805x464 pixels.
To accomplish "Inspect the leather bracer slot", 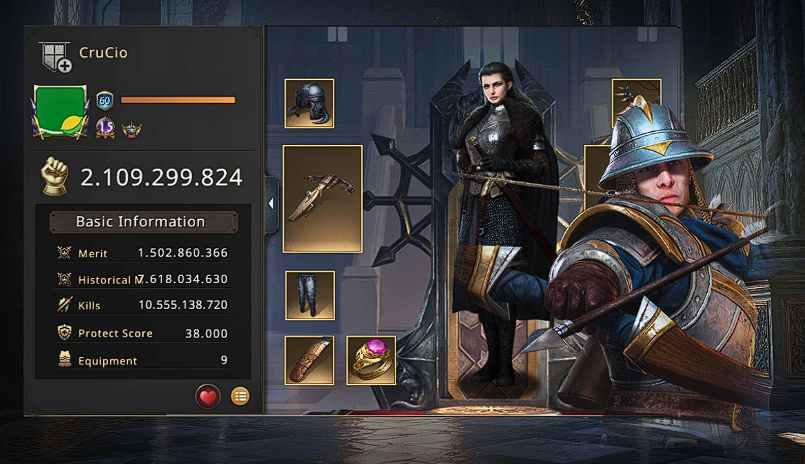I will (x=309, y=360).
